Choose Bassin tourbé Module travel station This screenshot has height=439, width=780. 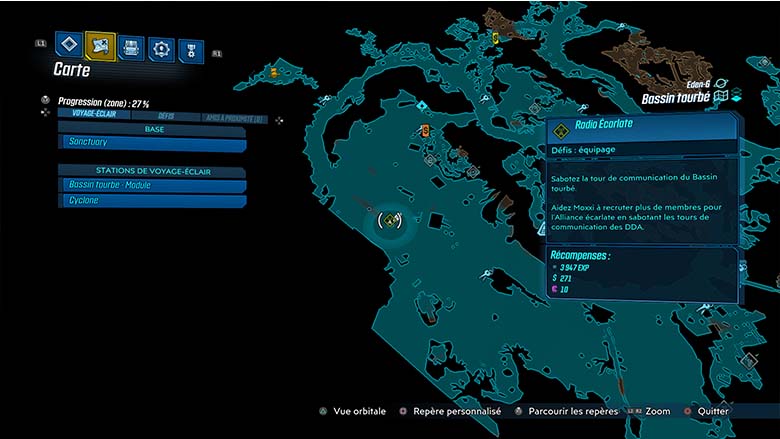click(150, 185)
